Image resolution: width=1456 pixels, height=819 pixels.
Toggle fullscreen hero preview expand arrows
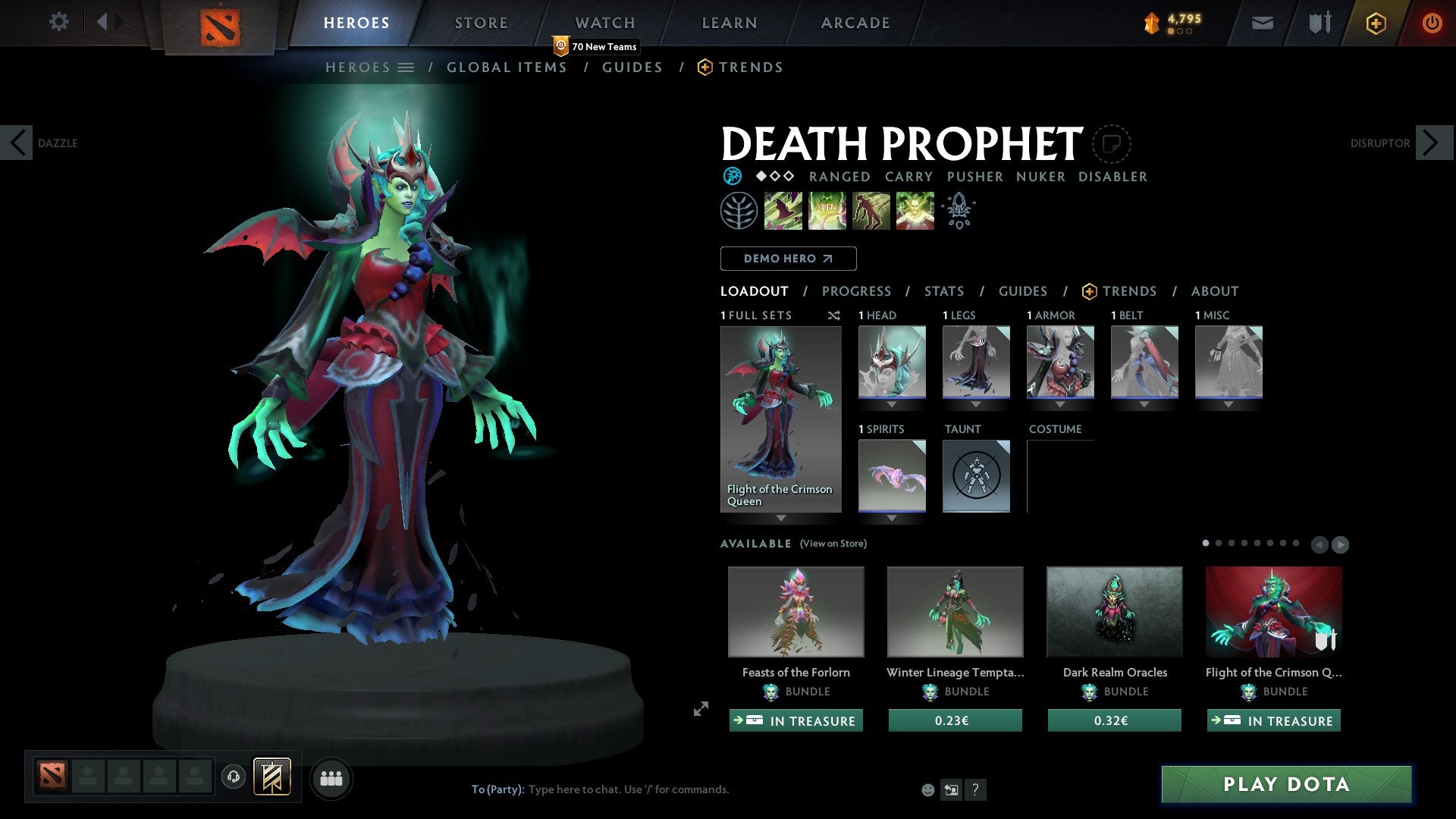(700, 710)
